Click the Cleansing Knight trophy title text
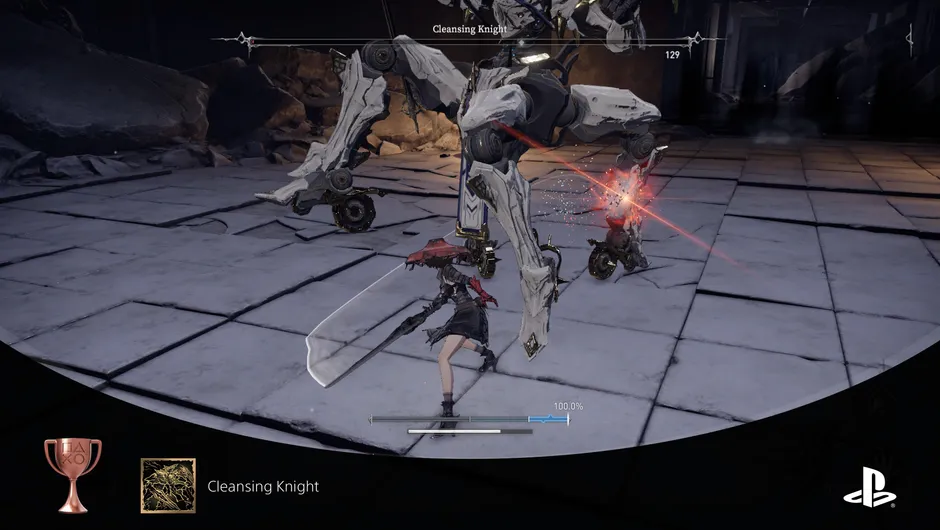 (x=263, y=487)
